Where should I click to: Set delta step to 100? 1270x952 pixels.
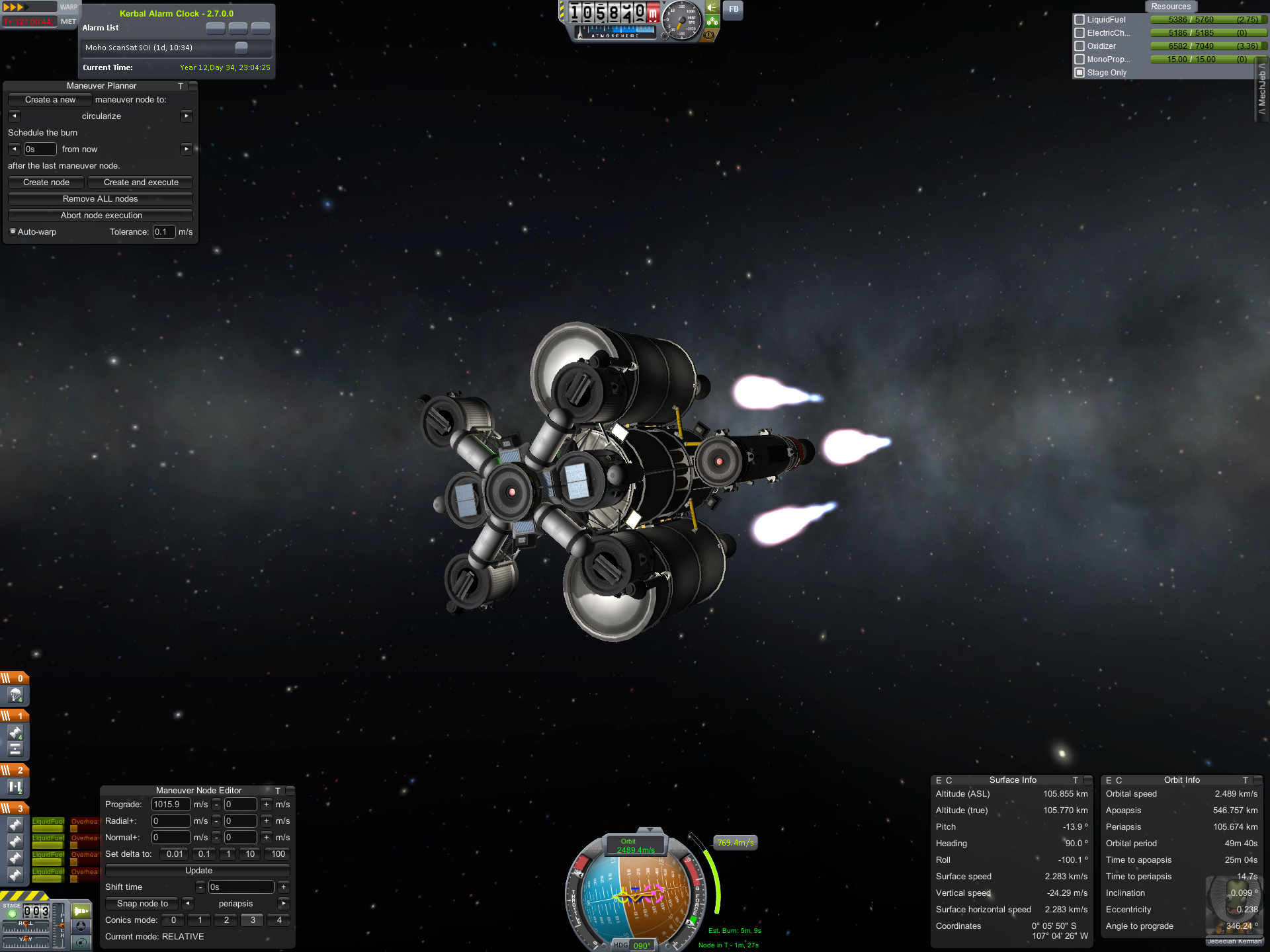tap(278, 854)
